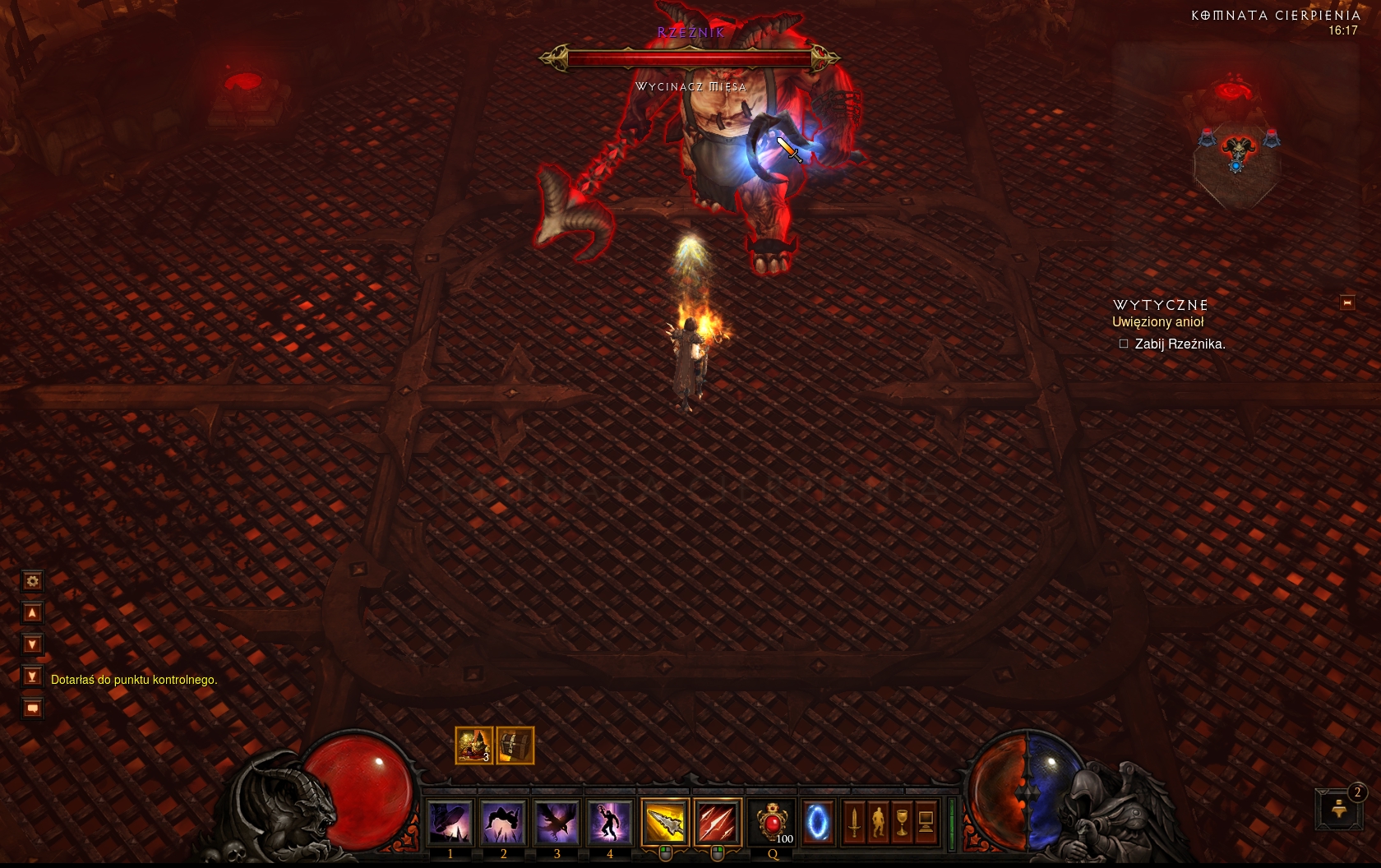Drink the red health potion
Screen dimensions: 1381x868
click(773, 822)
